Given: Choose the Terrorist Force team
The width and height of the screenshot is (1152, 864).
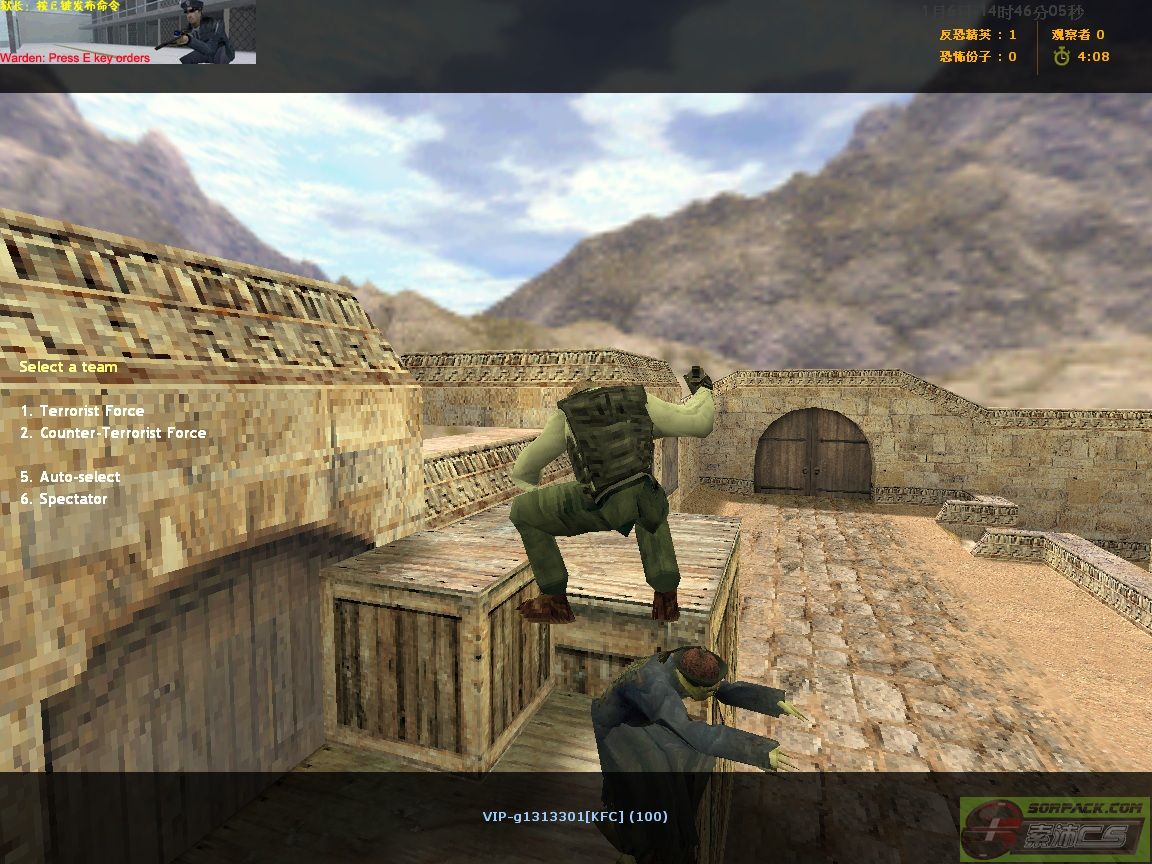Looking at the screenshot, I should (91, 411).
